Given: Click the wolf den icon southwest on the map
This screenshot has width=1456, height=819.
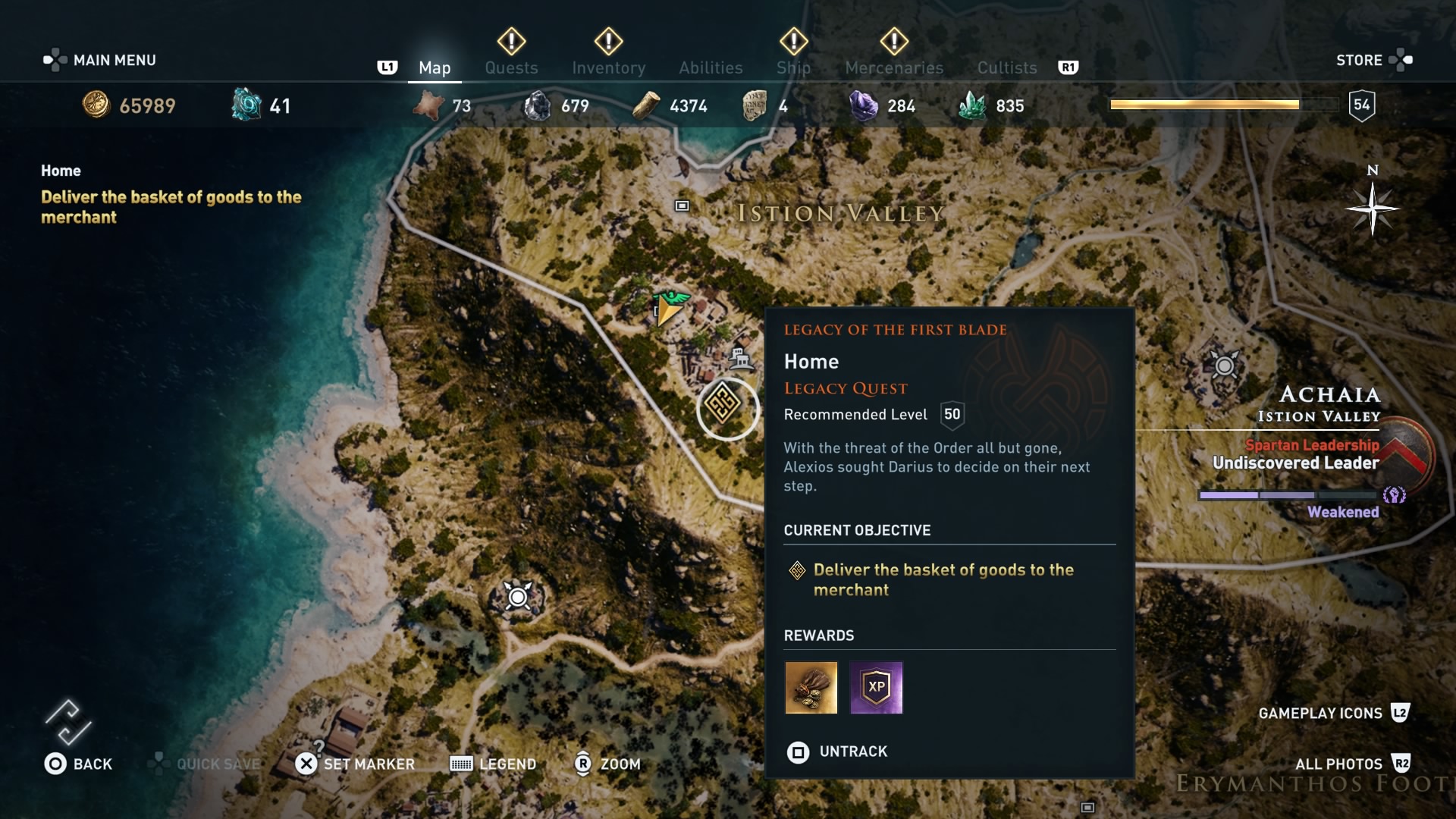Looking at the screenshot, I should (516, 598).
